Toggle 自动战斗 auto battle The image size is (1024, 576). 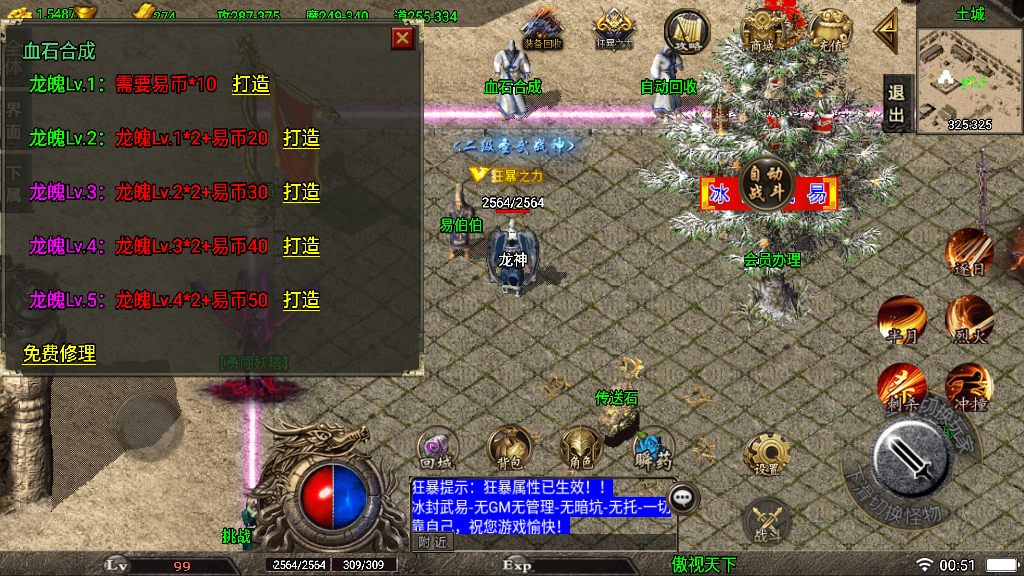point(768,181)
